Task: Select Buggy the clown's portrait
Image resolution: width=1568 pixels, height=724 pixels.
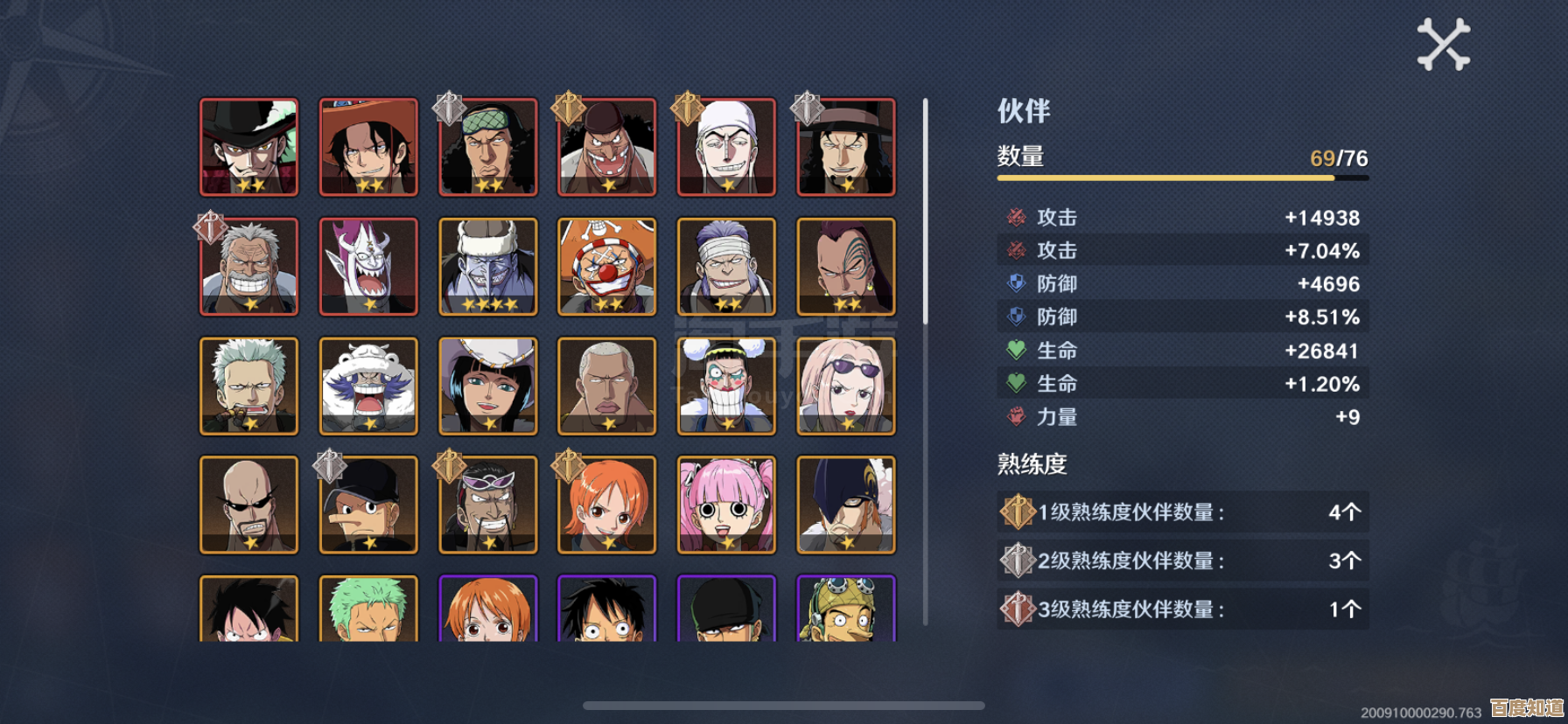Action: [606, 267]
